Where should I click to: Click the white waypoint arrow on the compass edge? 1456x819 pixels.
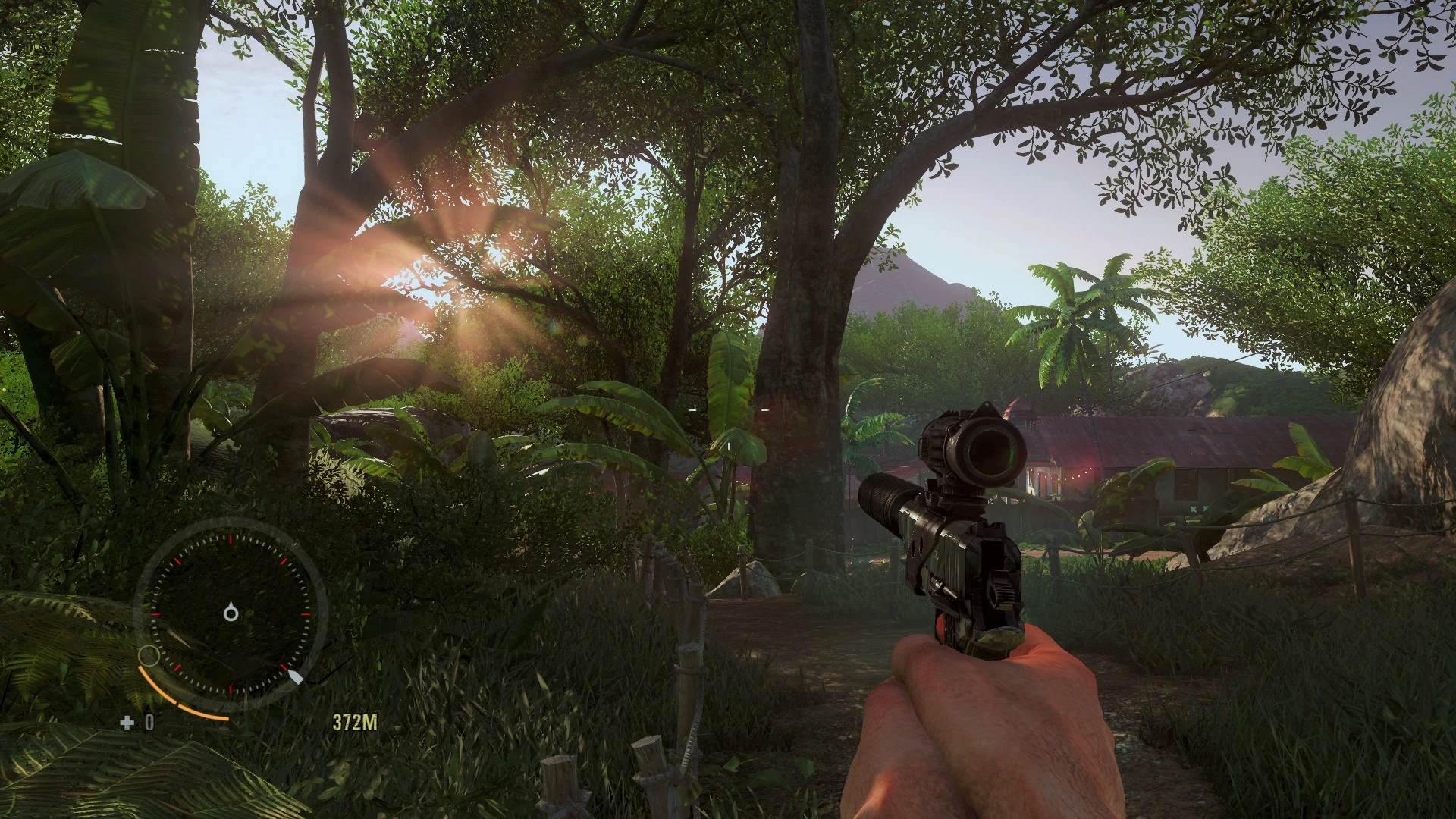click(296, 676)
